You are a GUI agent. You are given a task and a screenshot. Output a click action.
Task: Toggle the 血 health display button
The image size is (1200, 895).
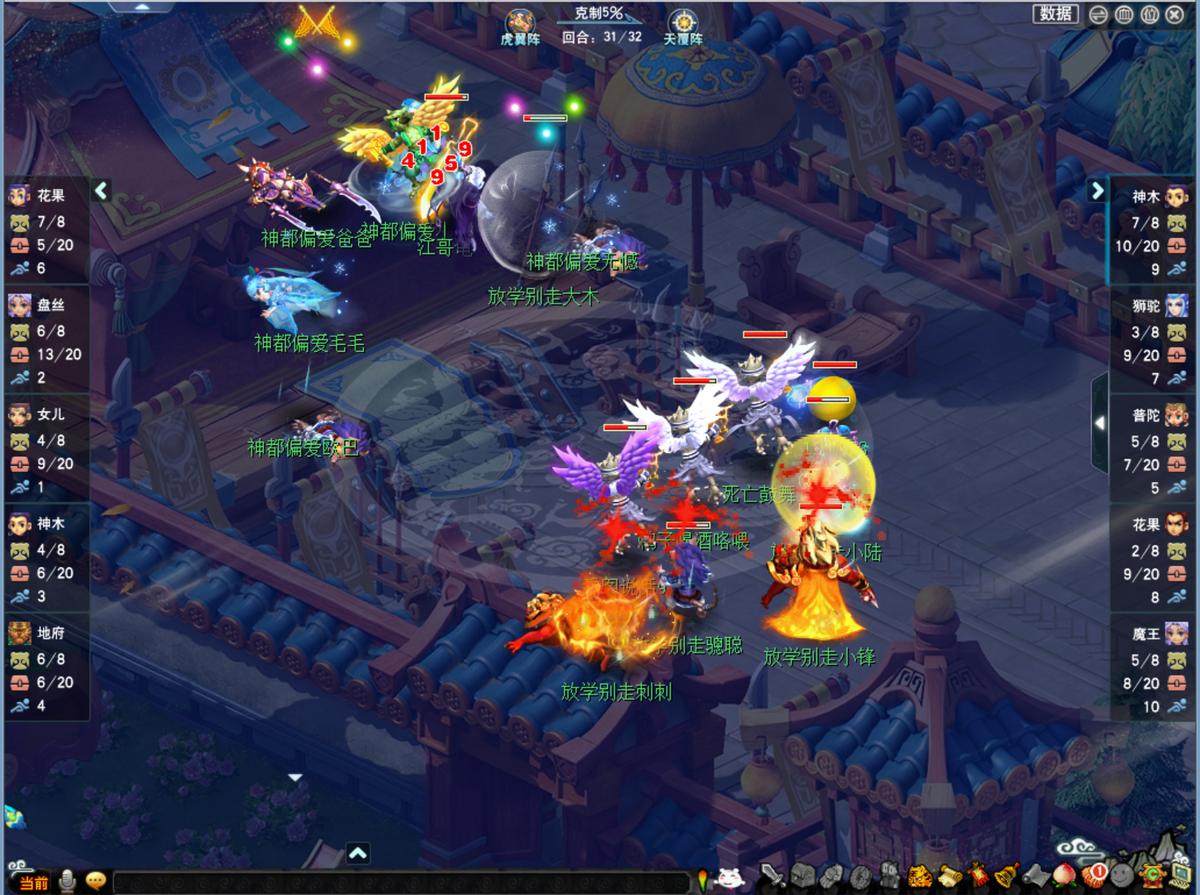[x=1124, y=14]
